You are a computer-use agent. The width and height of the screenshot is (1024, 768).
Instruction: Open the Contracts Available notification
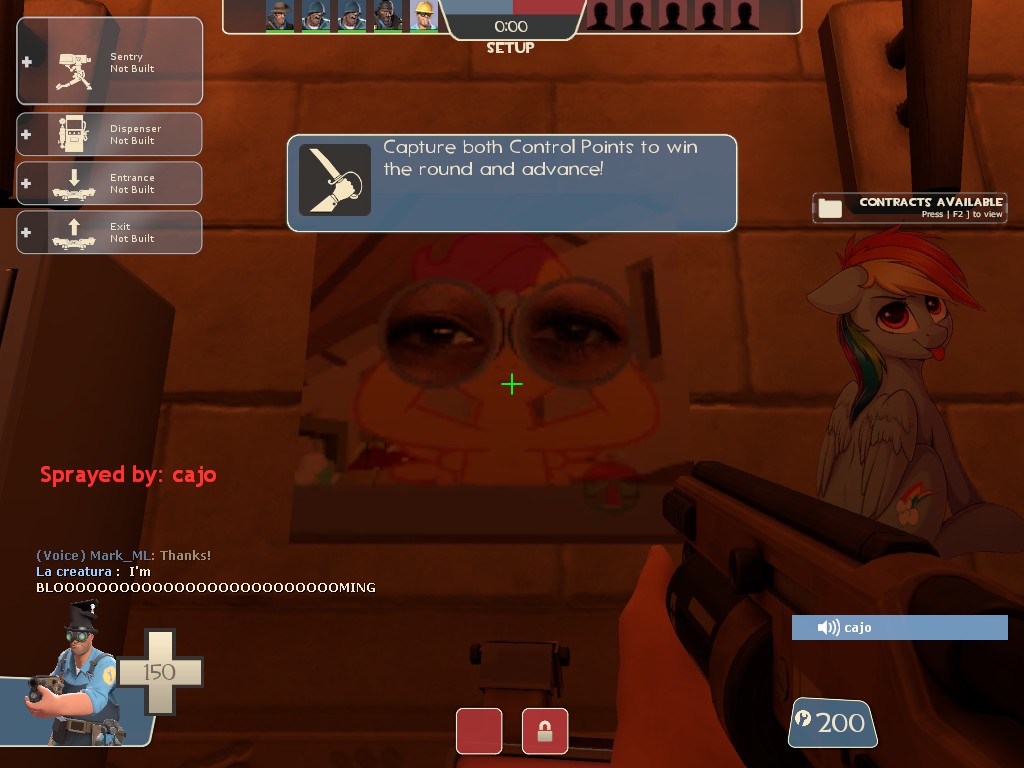909,207
